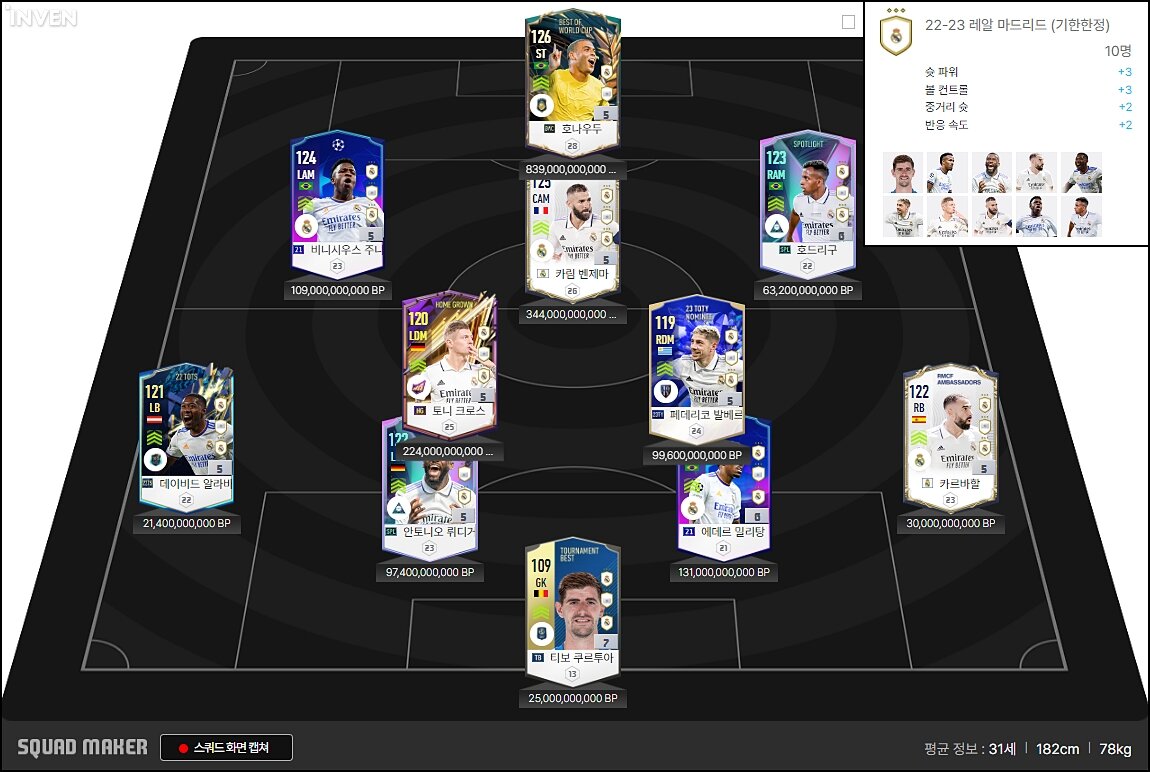Select the Toni Kroos LDM card
Viewport: 1150px width, 772px height.
pos(447,360)
